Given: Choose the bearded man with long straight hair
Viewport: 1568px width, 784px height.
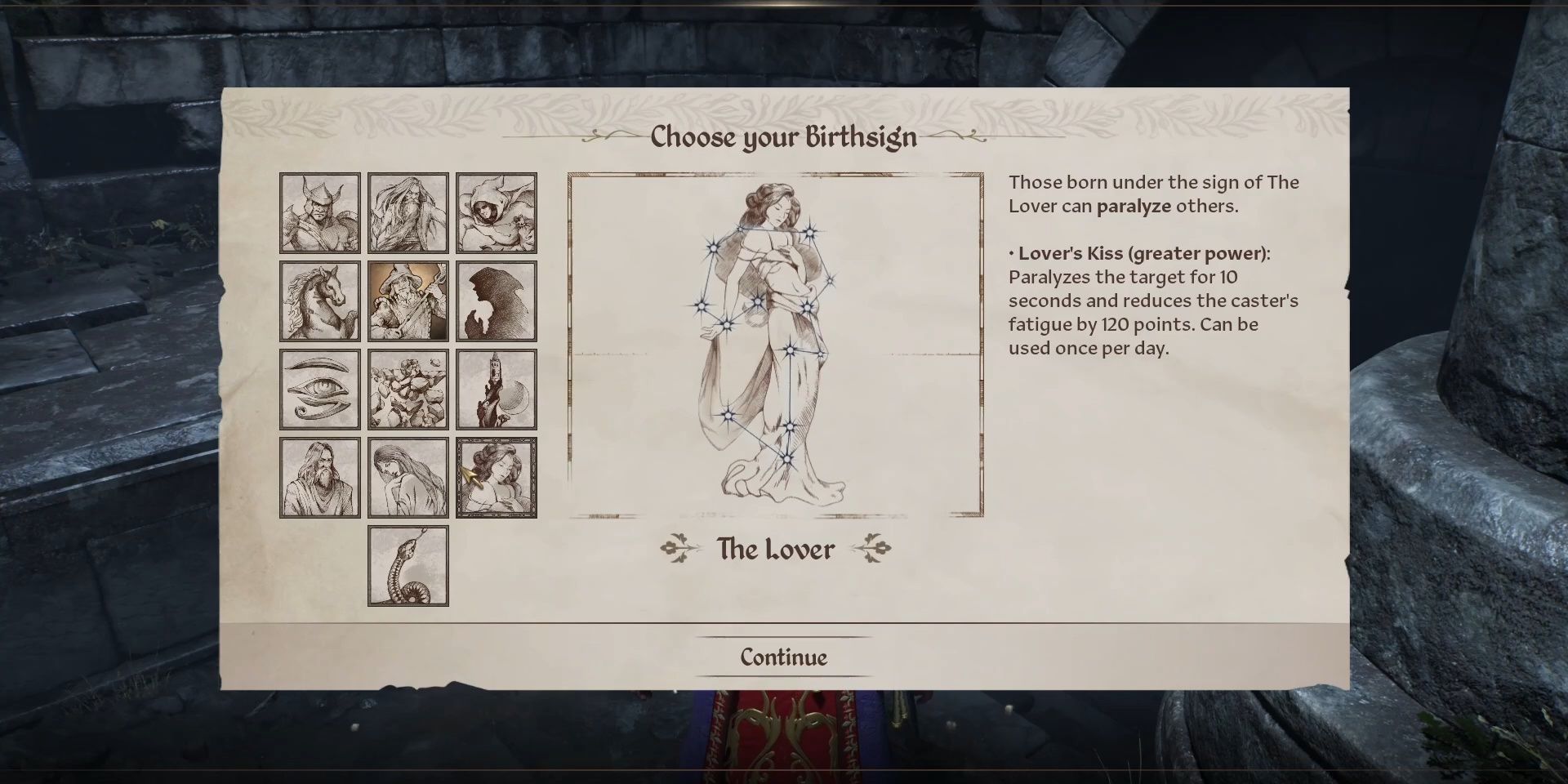Looking at the screenshot, I should click(x=319, y=478).
